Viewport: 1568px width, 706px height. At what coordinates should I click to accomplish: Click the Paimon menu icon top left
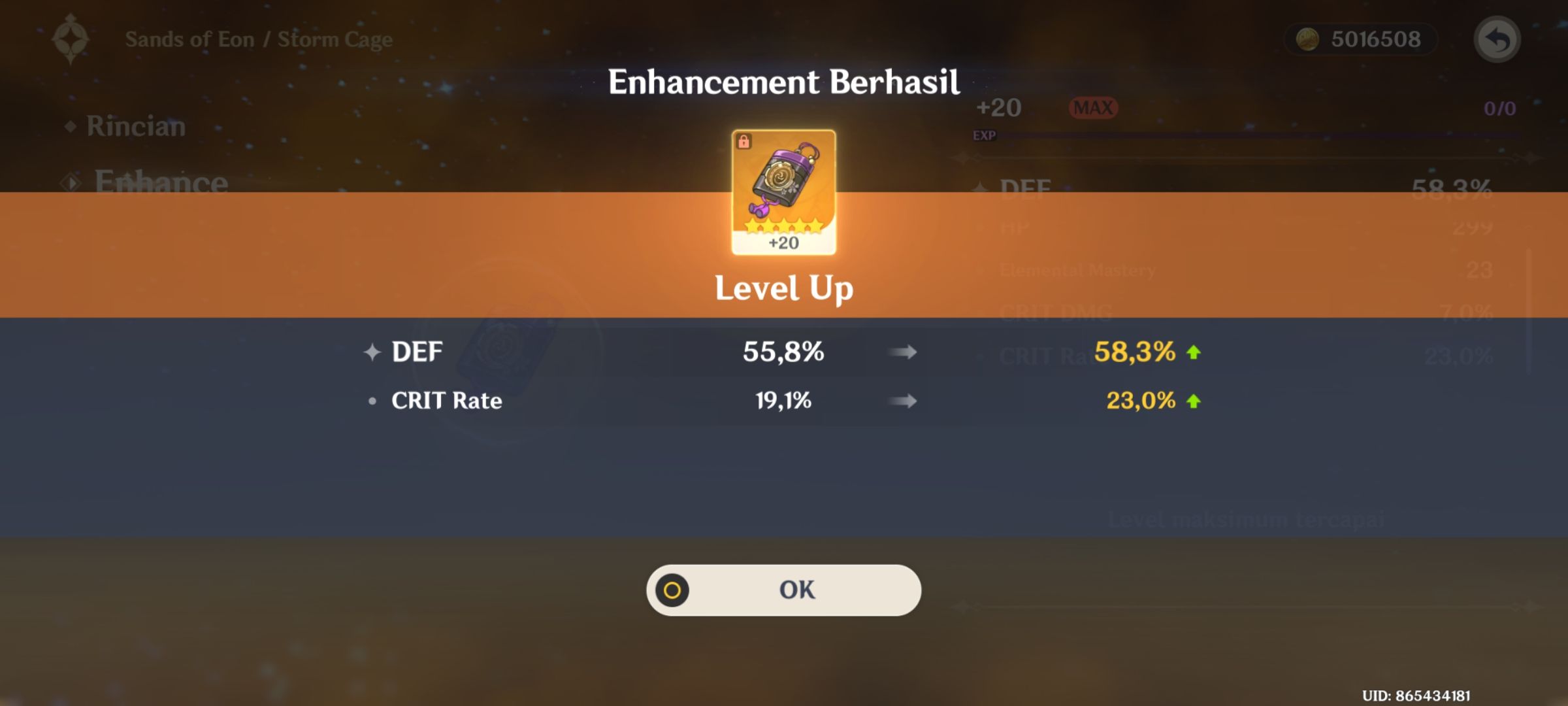click(x=72, y=38)
